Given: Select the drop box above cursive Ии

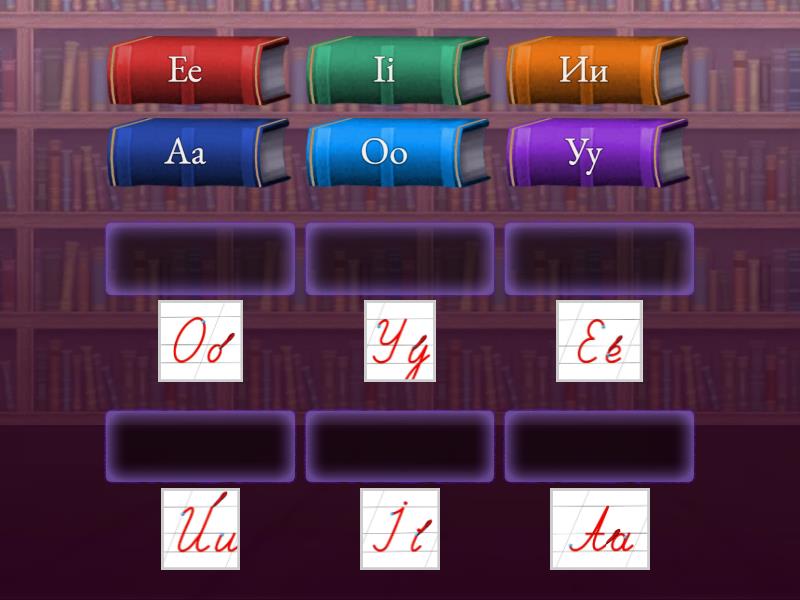Looking at the screenshot, I should pyautogui.click(x=200, y=446).
